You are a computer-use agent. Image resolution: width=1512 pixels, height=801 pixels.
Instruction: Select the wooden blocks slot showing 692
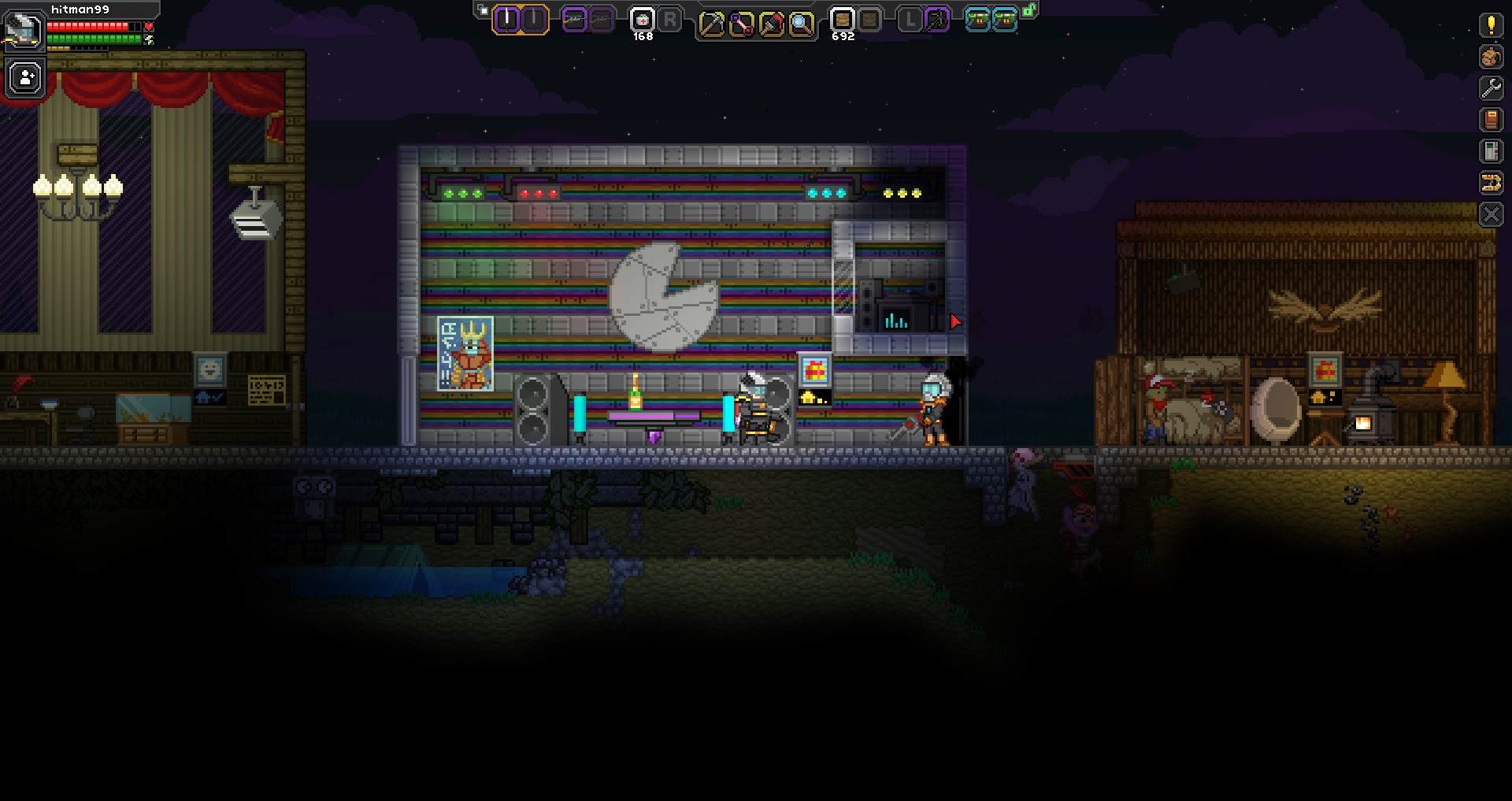tap(842, 20)
